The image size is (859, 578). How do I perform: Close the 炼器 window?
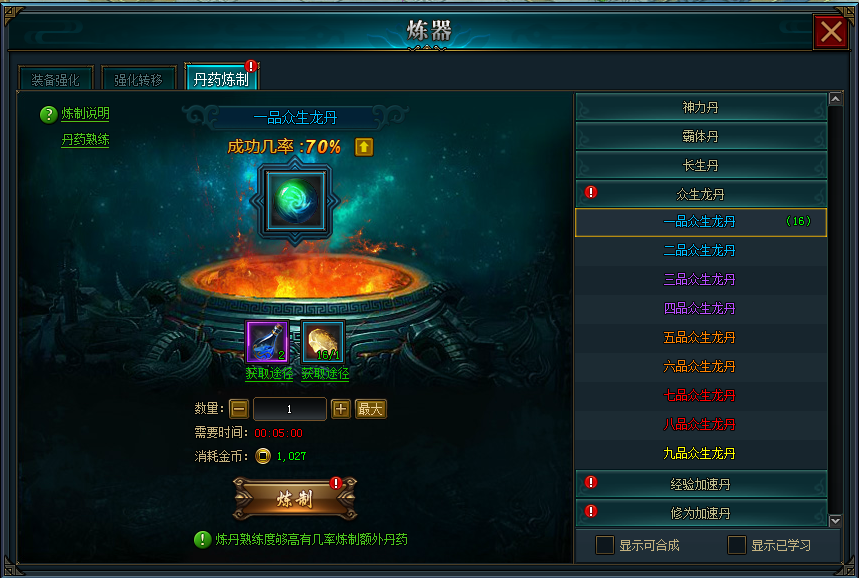(831, 32)
